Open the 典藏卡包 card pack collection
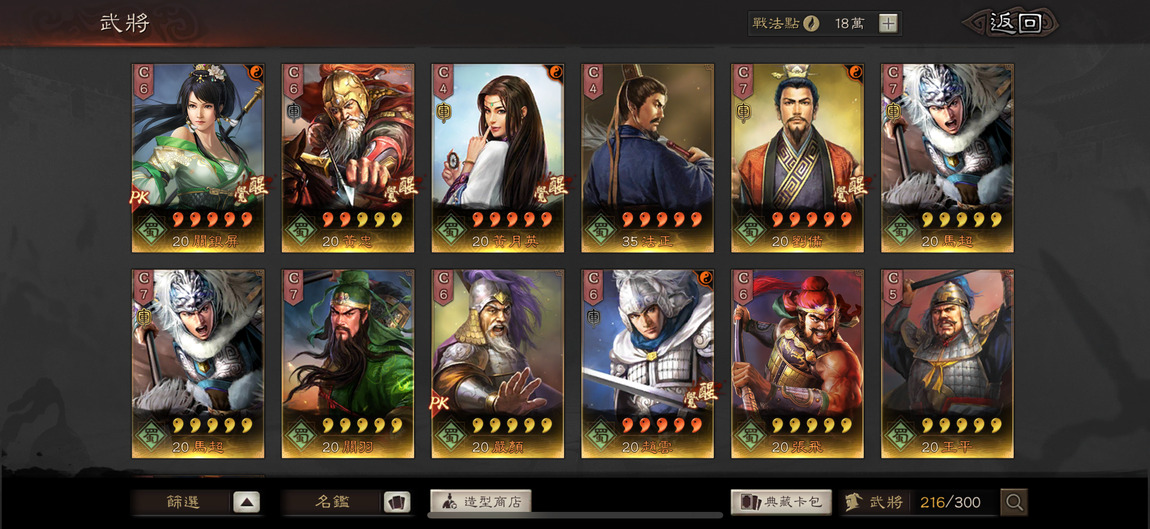 (782, 502)
